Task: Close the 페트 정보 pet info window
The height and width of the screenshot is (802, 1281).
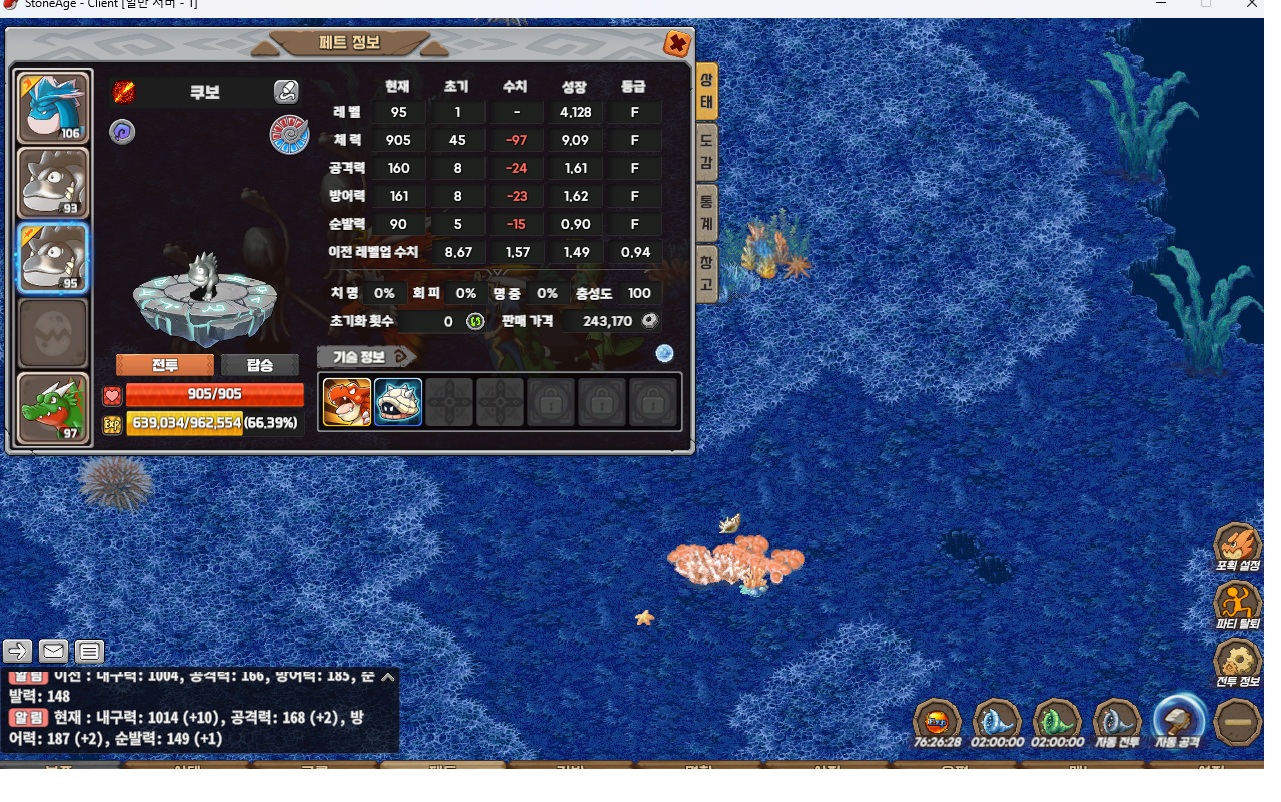Action: pyautogui.click(x=677, y=44)
